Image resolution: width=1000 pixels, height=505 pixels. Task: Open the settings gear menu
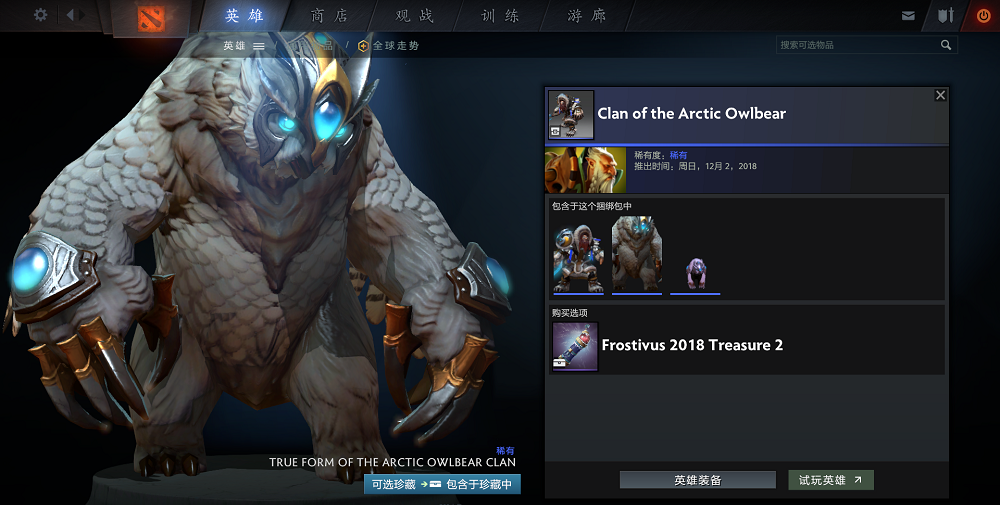(40, 15)
